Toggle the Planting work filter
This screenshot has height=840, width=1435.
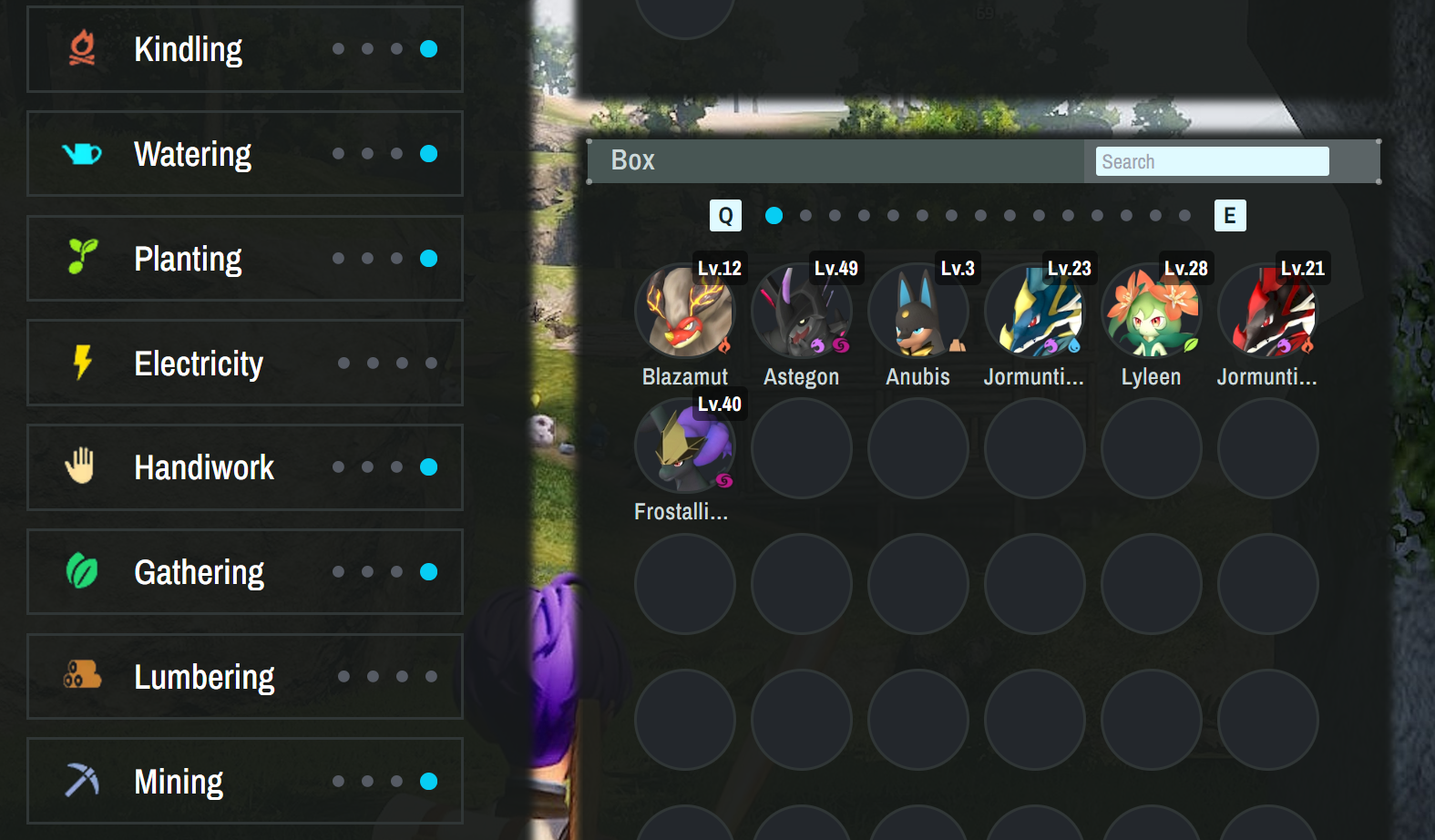pos(244,259)
